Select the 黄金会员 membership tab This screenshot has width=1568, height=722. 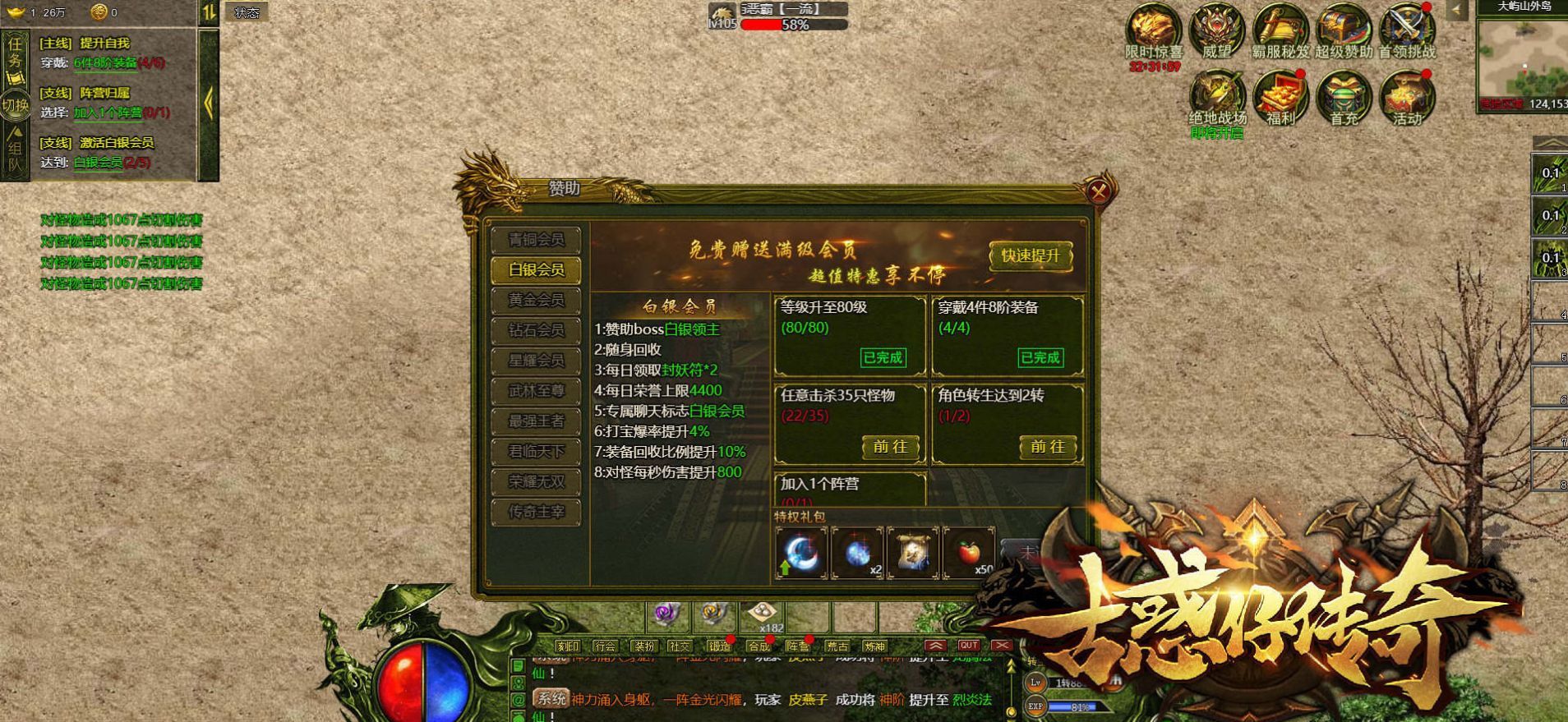536,301
